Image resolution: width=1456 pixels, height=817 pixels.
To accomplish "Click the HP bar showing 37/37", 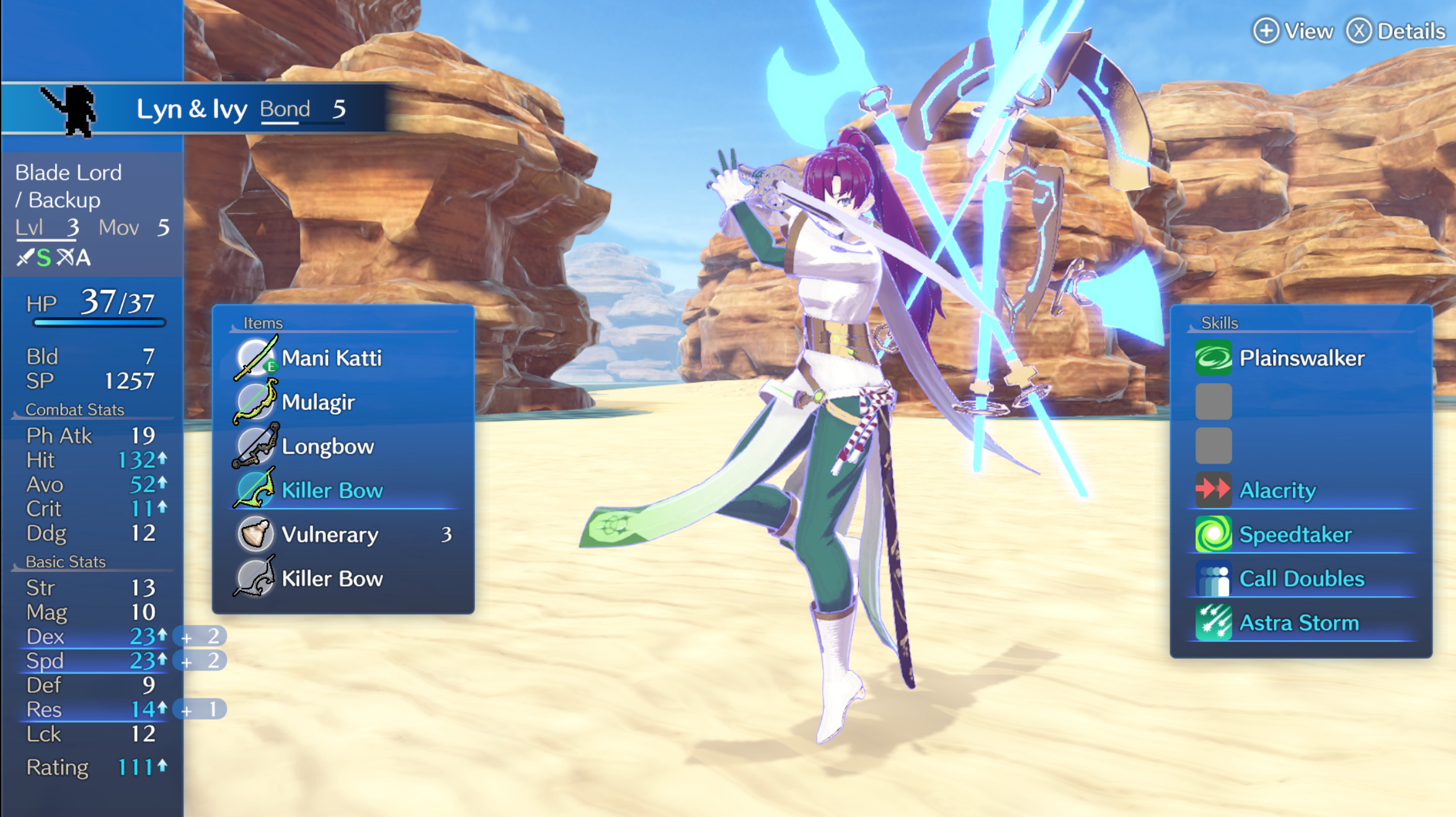I will tap(99, 322).
